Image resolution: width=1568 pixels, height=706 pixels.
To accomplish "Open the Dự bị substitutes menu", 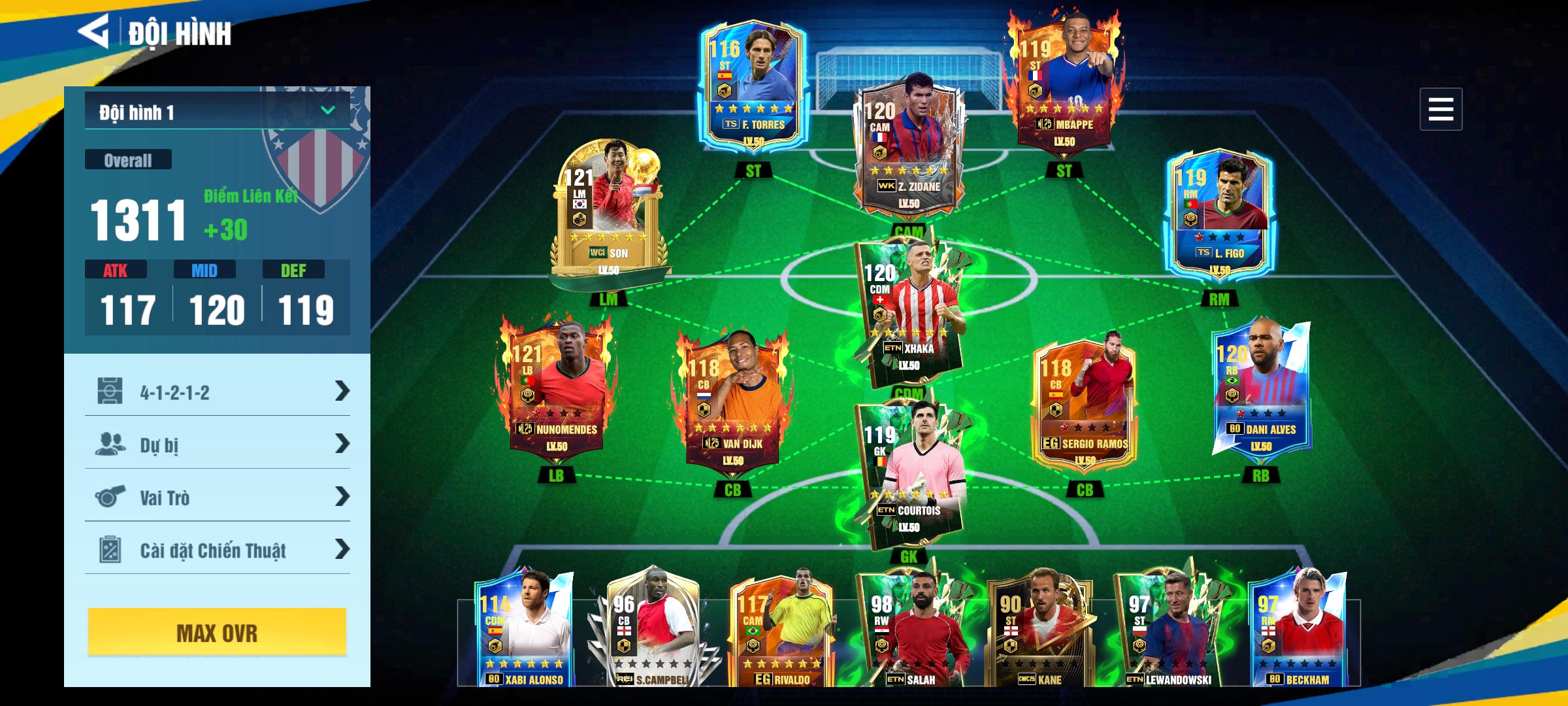I will tap(217, 445).
